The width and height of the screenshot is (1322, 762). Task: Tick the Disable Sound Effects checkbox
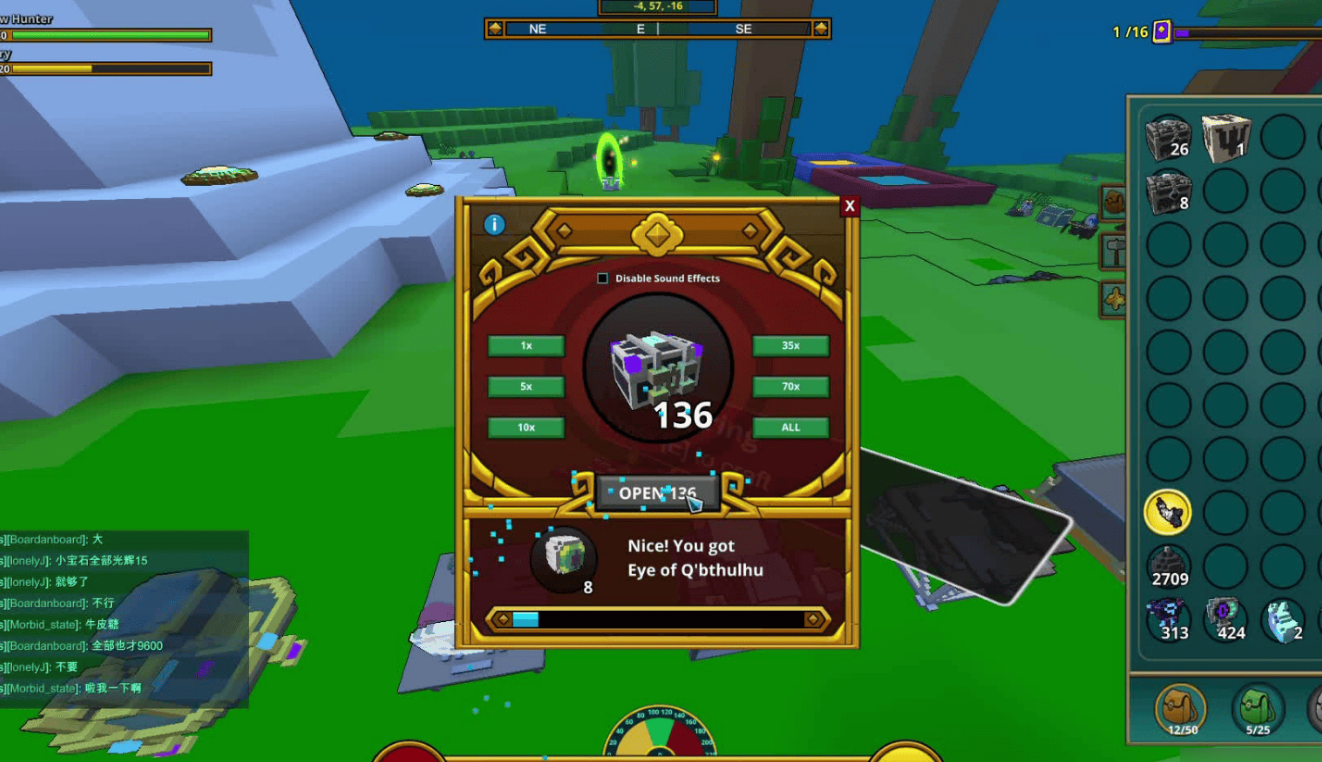click(x=603, y=279)
